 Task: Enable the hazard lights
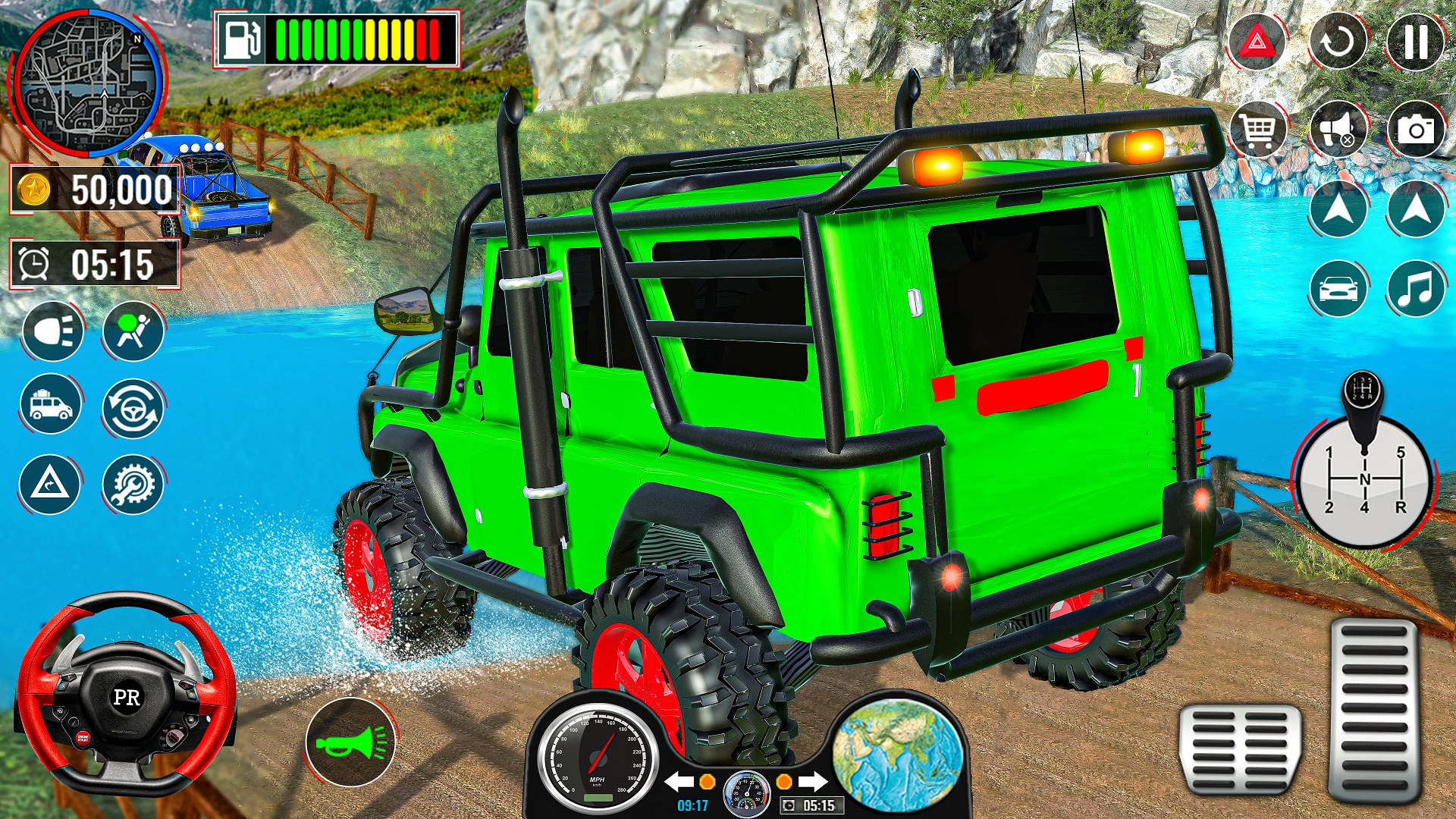(x=1257, y=43)
